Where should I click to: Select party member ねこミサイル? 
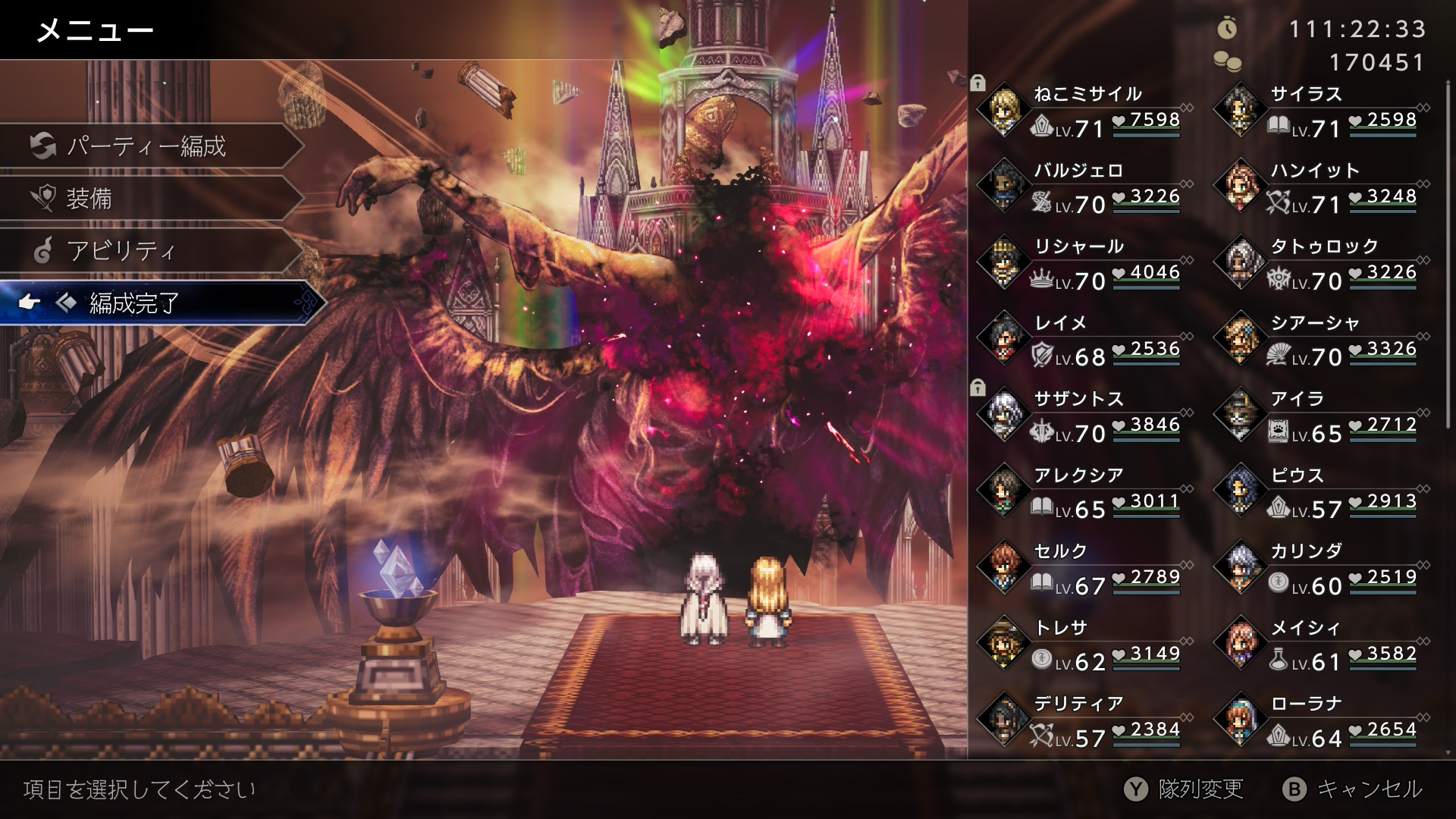tap(1084, 111)
